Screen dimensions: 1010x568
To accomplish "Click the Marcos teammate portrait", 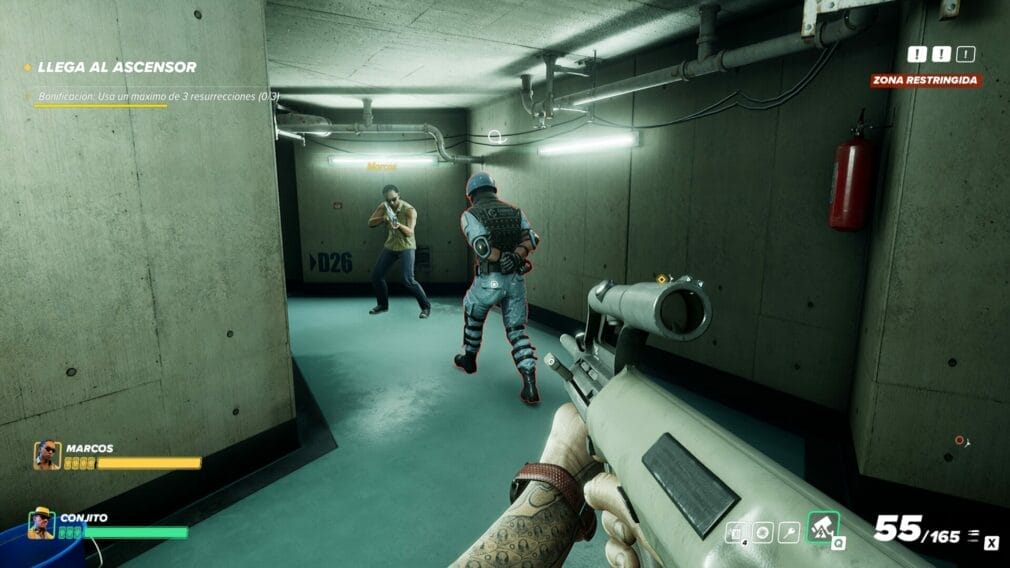I will (x=47, y=456).
